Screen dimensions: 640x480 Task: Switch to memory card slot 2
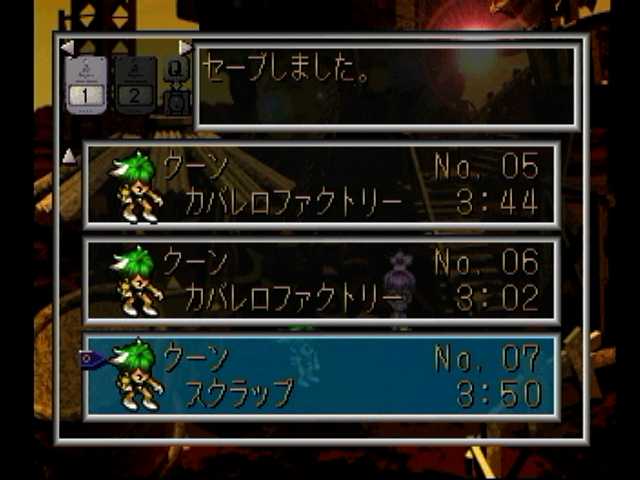[x=135, y=85]
